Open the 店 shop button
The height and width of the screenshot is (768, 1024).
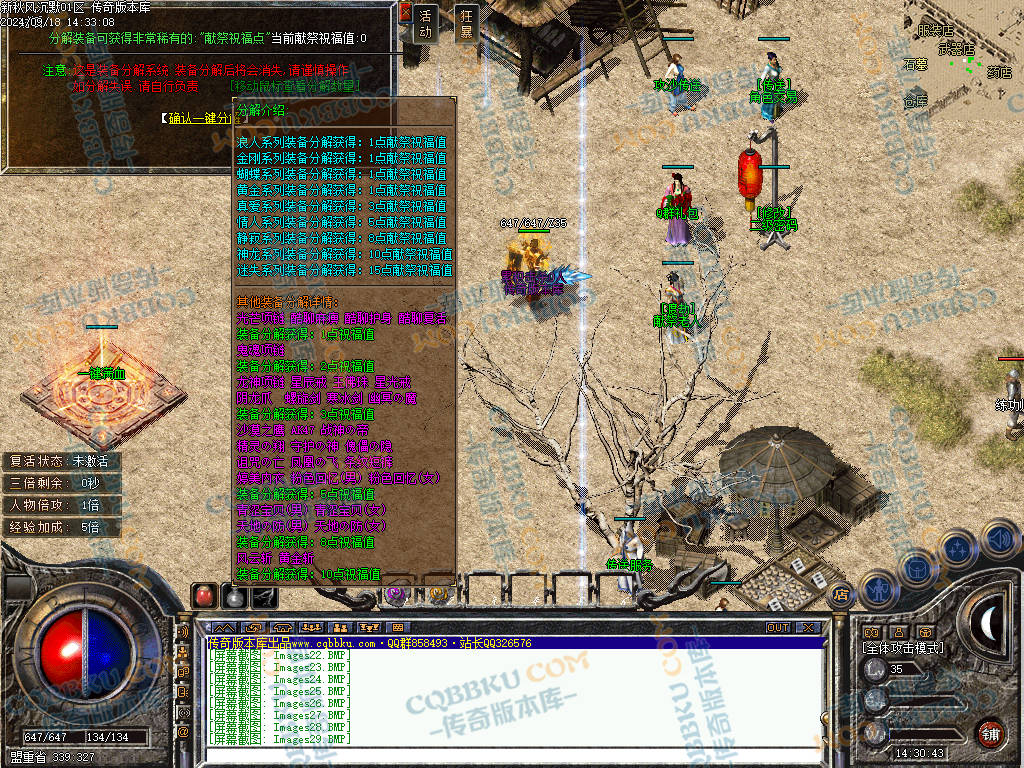pos(841,593)
